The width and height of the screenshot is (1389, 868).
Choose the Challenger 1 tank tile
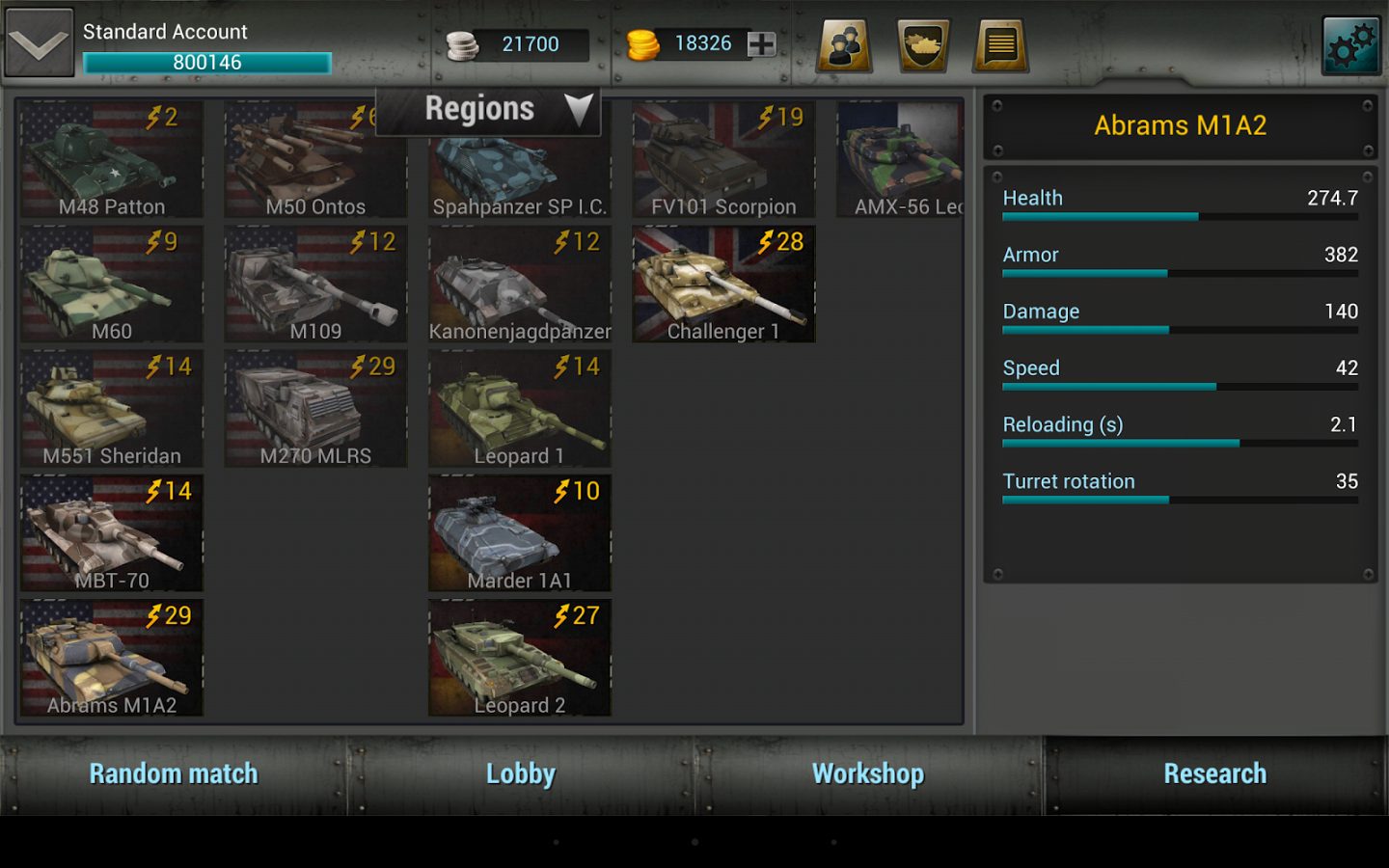pyautogui.click(x=723, y=285)
